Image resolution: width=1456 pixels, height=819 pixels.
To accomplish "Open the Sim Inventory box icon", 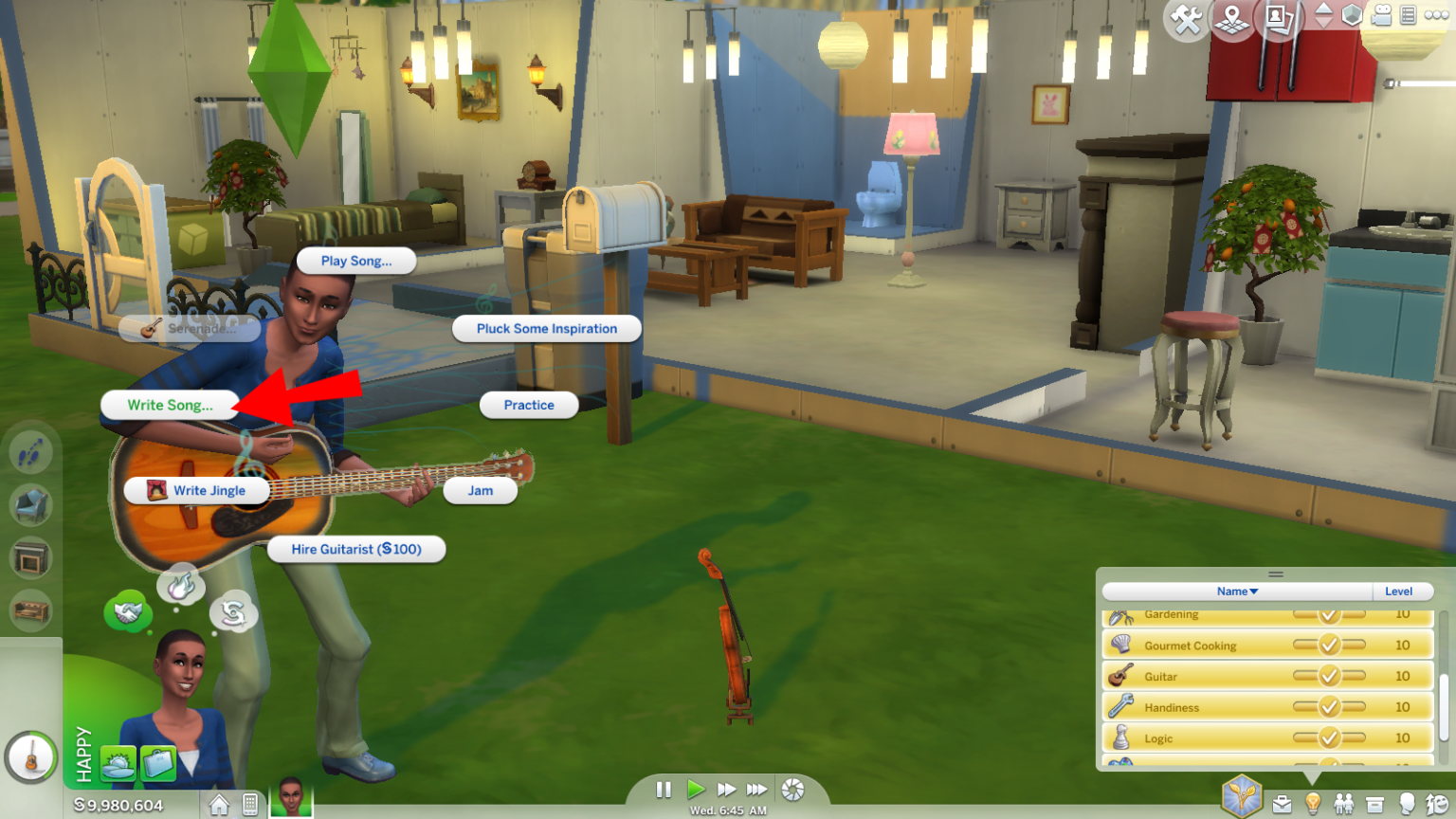I will click(1374, 804).
